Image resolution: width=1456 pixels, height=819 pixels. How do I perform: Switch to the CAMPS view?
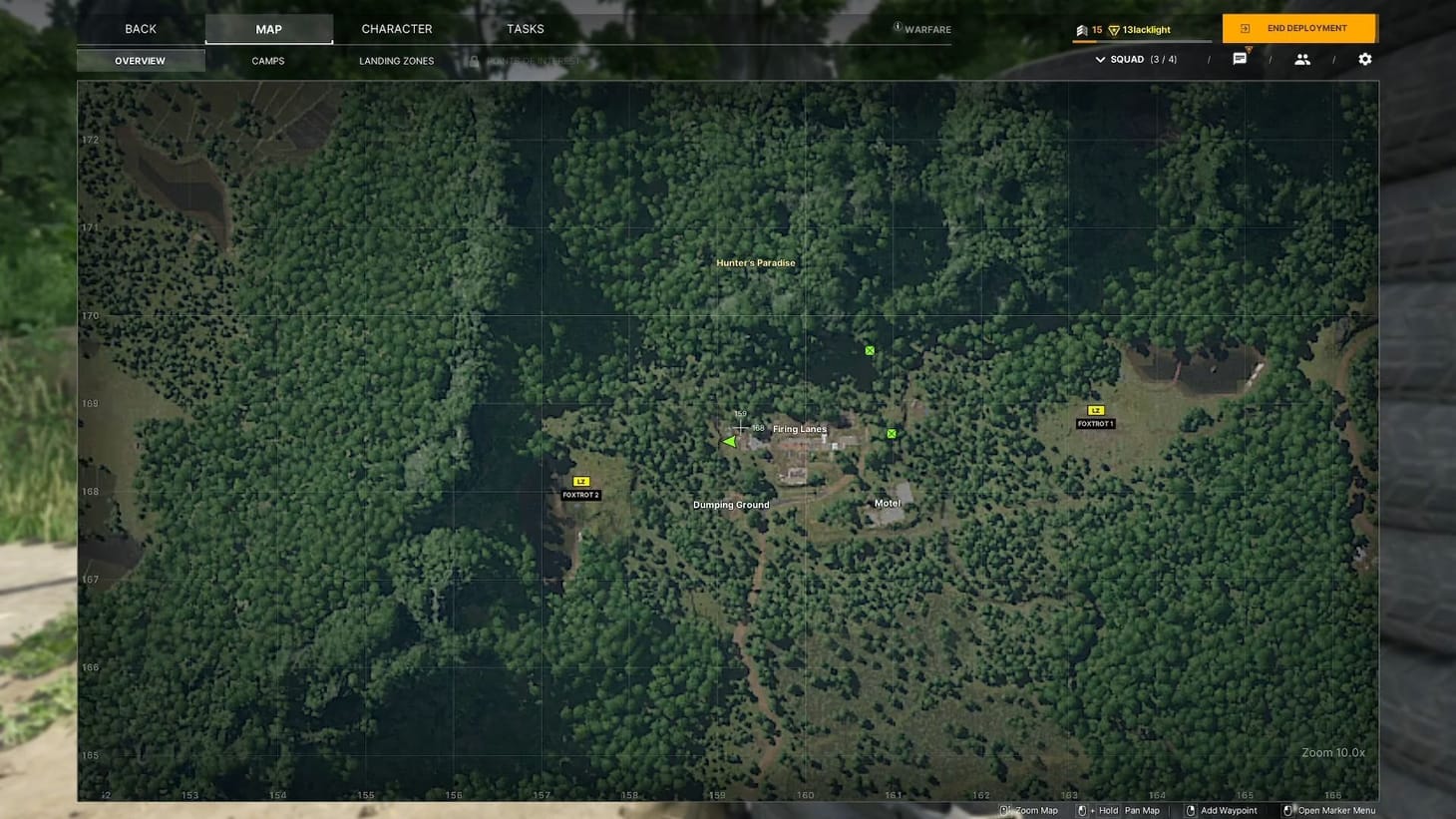tap(267, 61)
